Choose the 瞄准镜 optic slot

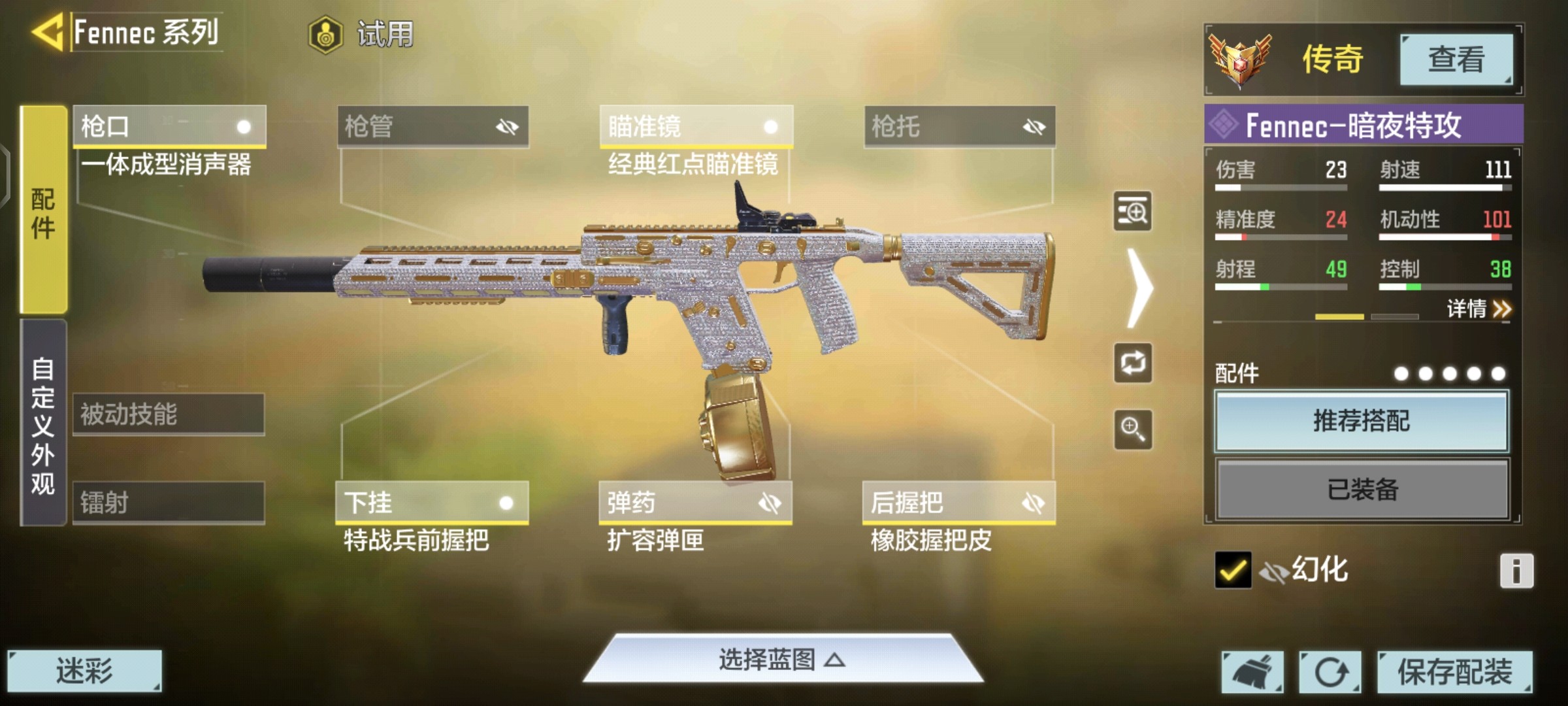click(x=696, y=126)
